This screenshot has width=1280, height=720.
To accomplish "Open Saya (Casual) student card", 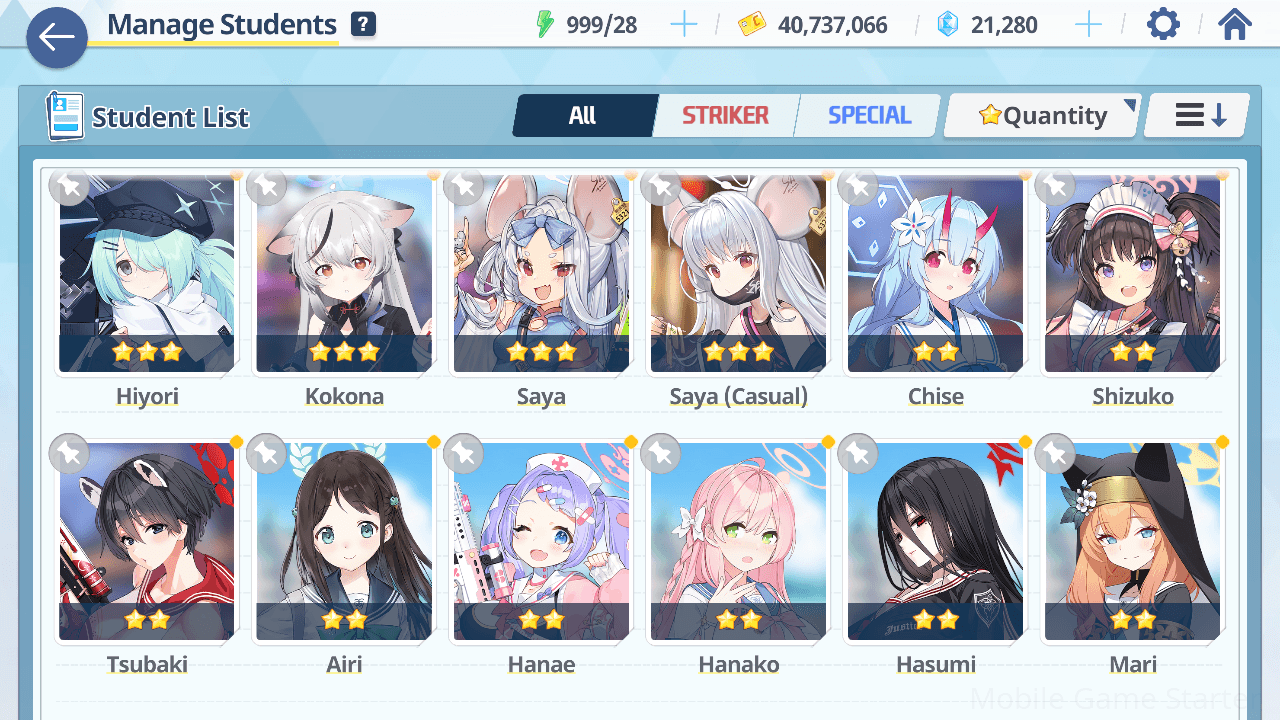I will pos(738,275).
